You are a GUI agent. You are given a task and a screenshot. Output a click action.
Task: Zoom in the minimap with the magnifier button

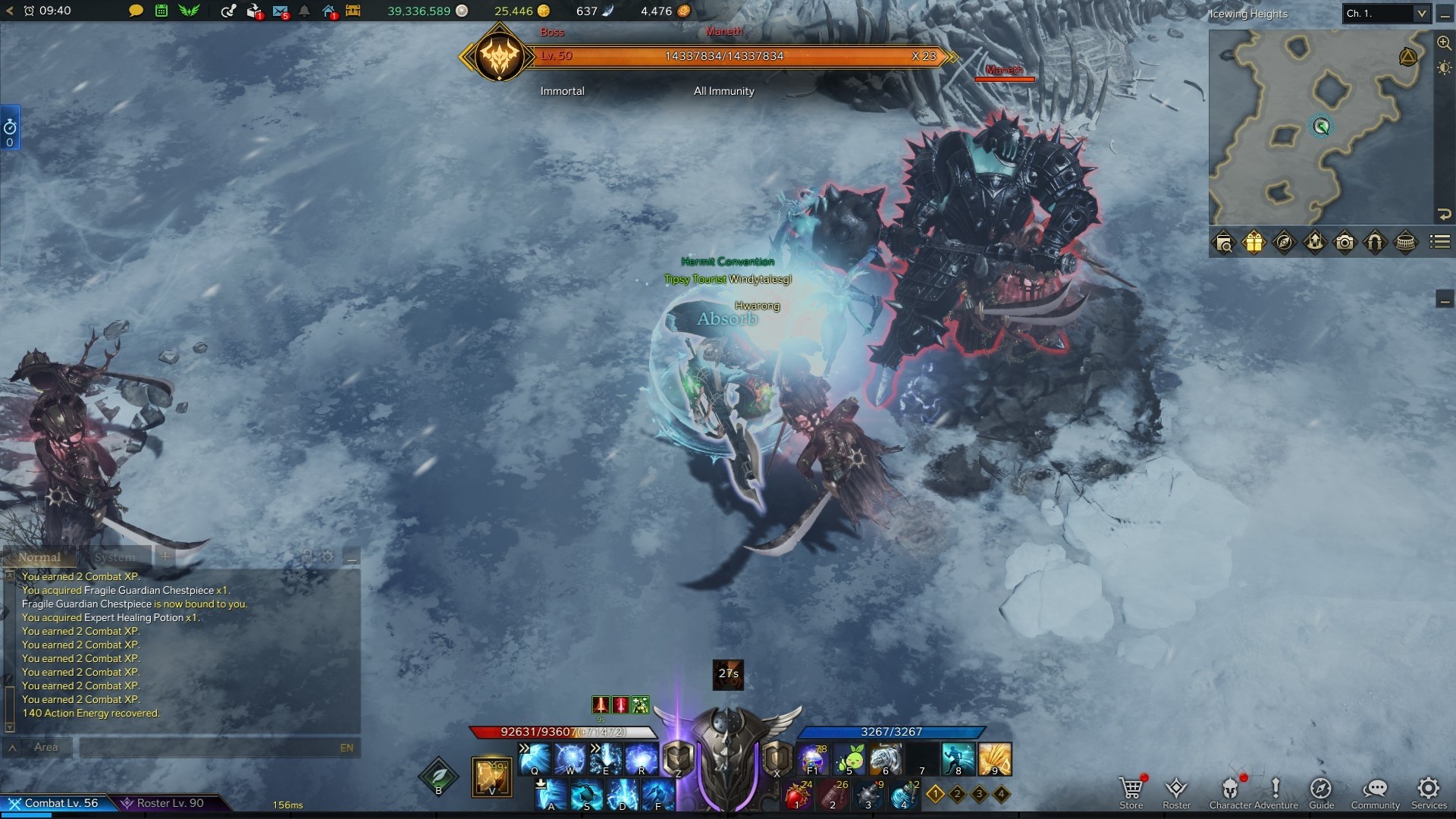1444,43
